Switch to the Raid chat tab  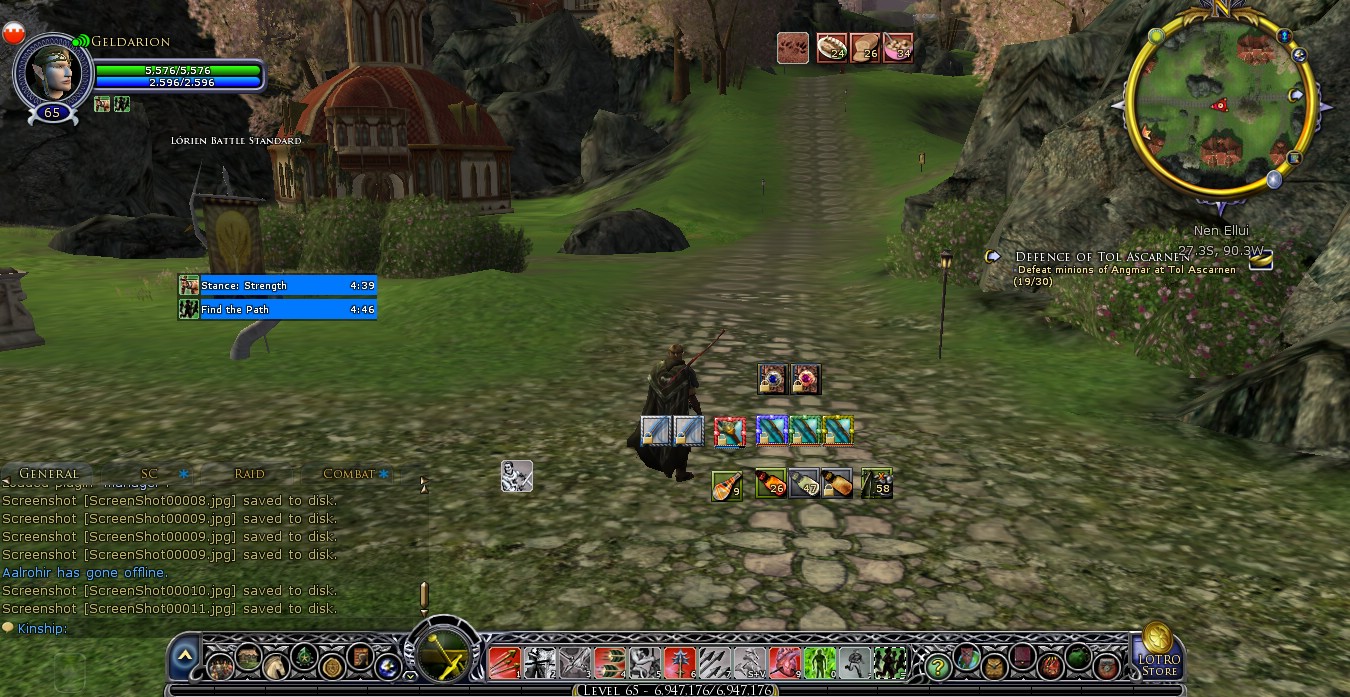(249, 474)
